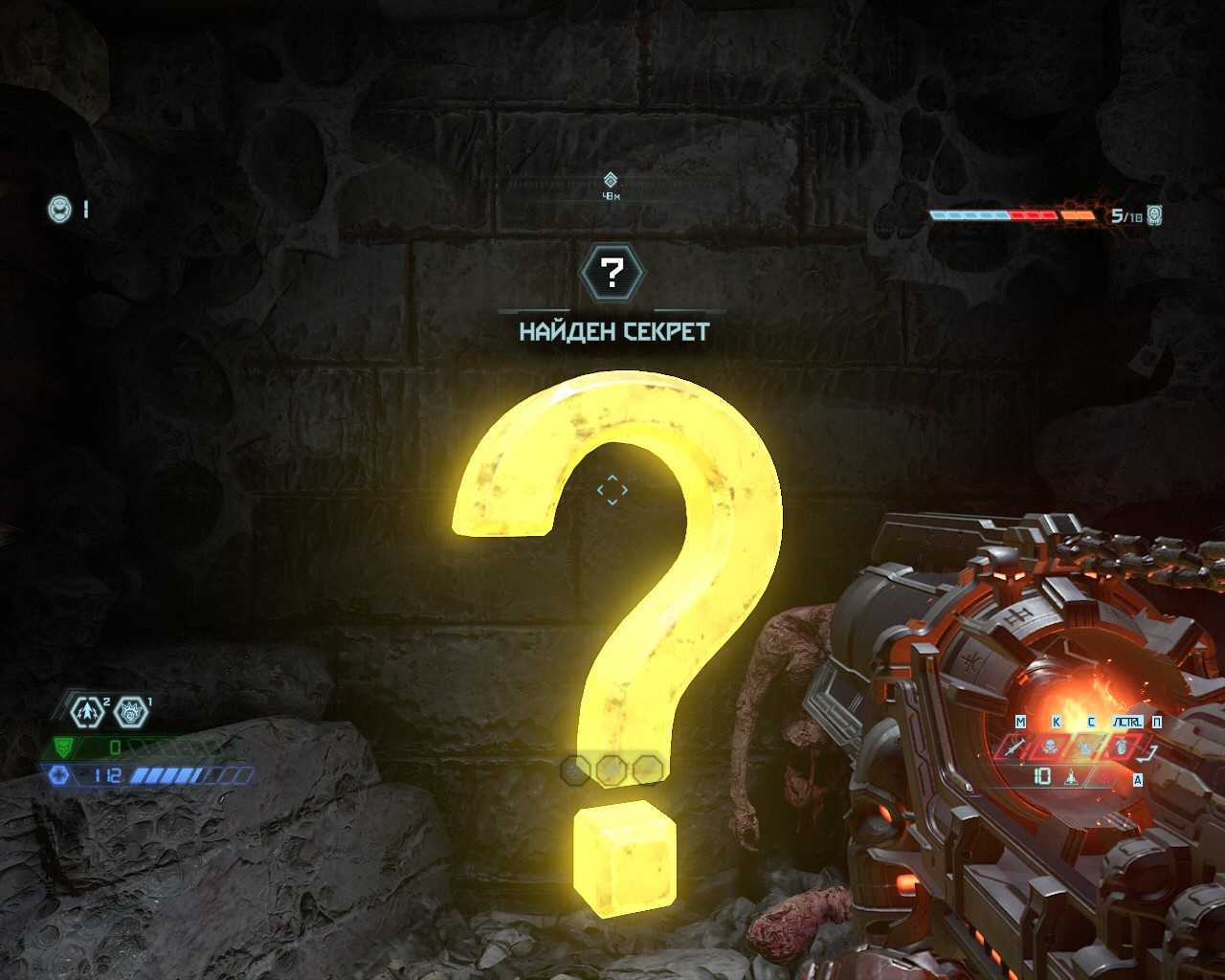Select the objective waypoint marker
Screen dimensions: 1225x980
tap(611, 180)
